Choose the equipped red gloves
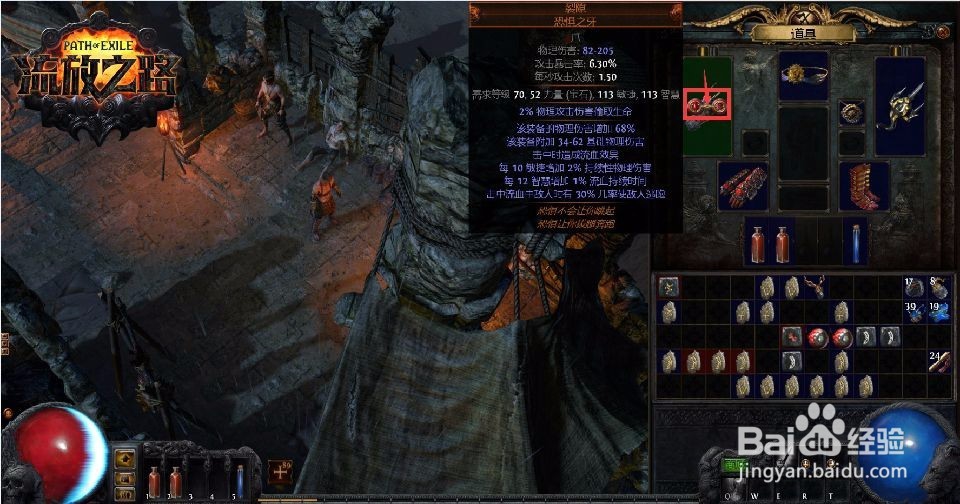 tap(742, 186)
